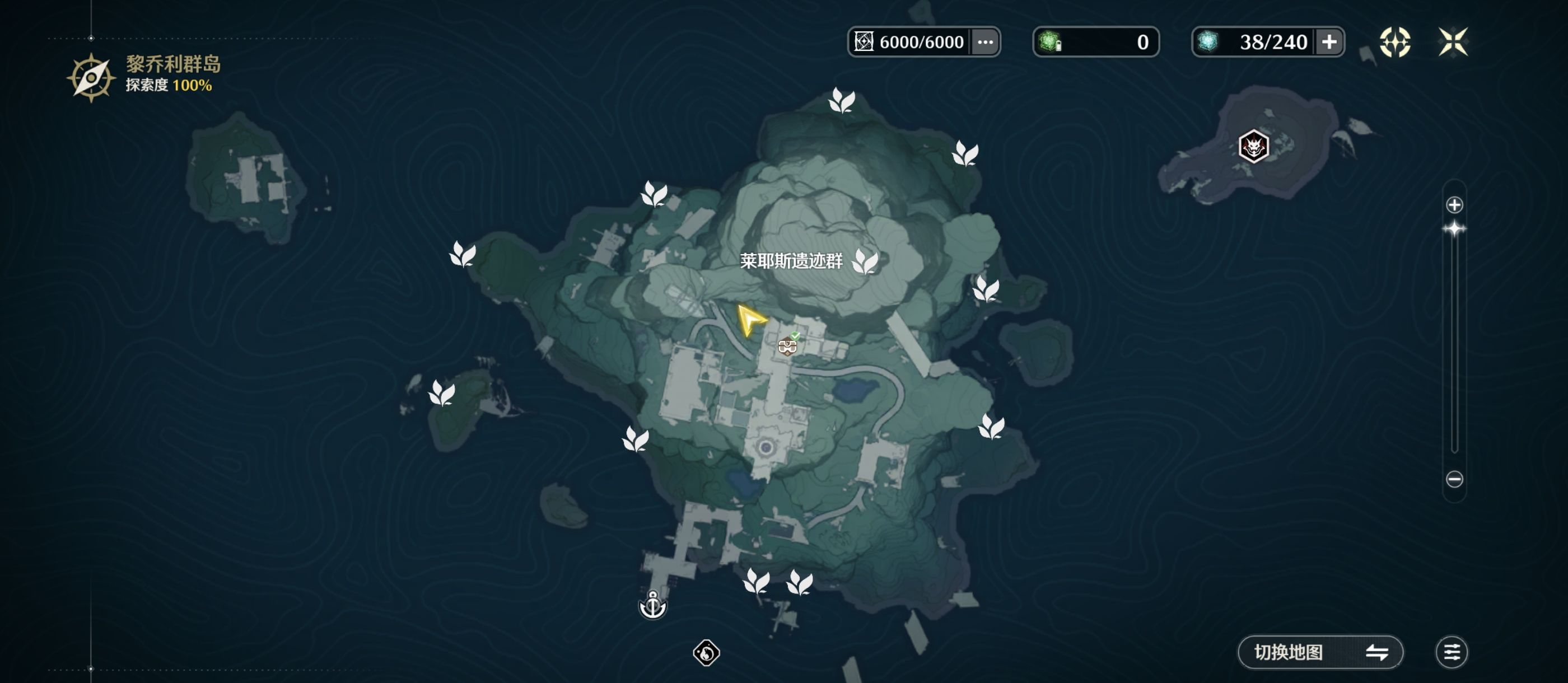Select the plant marker beside 莱耶斯遗迹群
Viewport: 1568px width, 683px height.
coord(864,262)
